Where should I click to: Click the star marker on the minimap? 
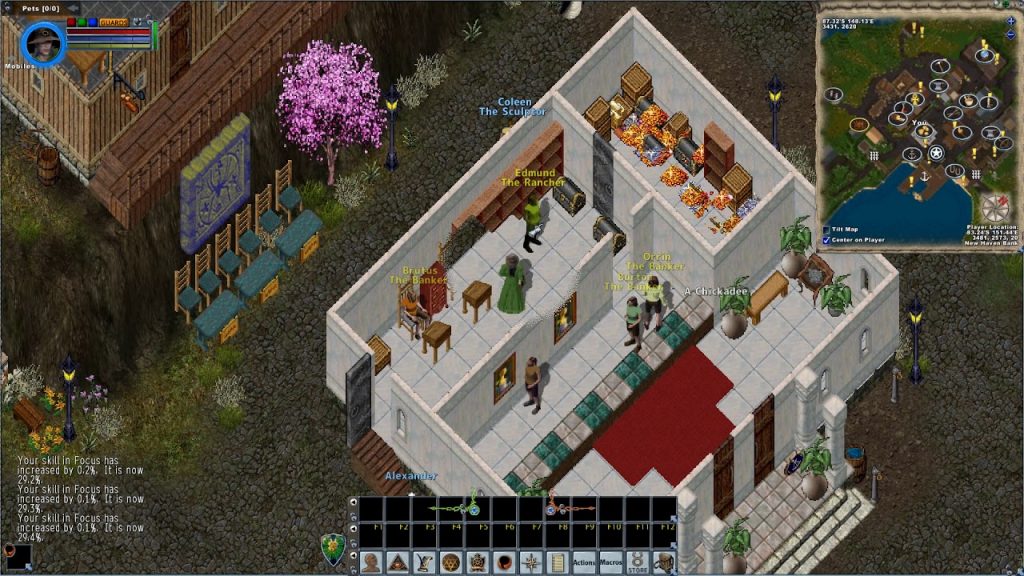936,153
